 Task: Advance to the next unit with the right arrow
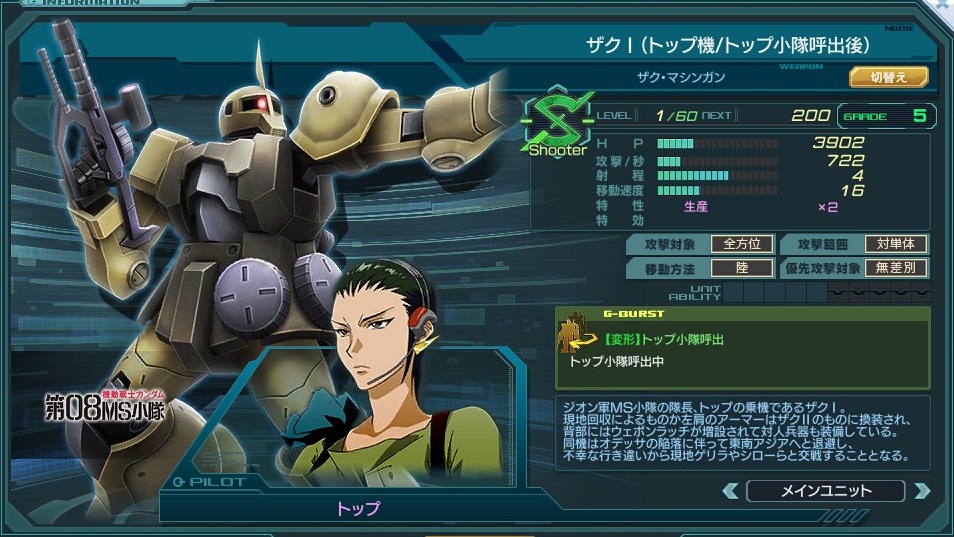click(x=921, y=491)
